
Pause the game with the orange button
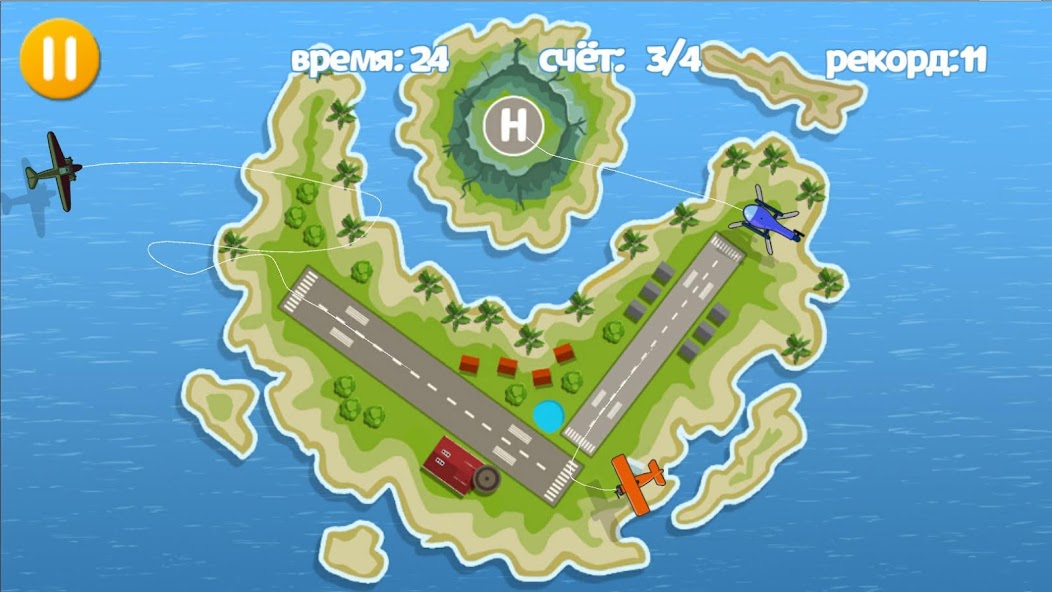point(59,58)
